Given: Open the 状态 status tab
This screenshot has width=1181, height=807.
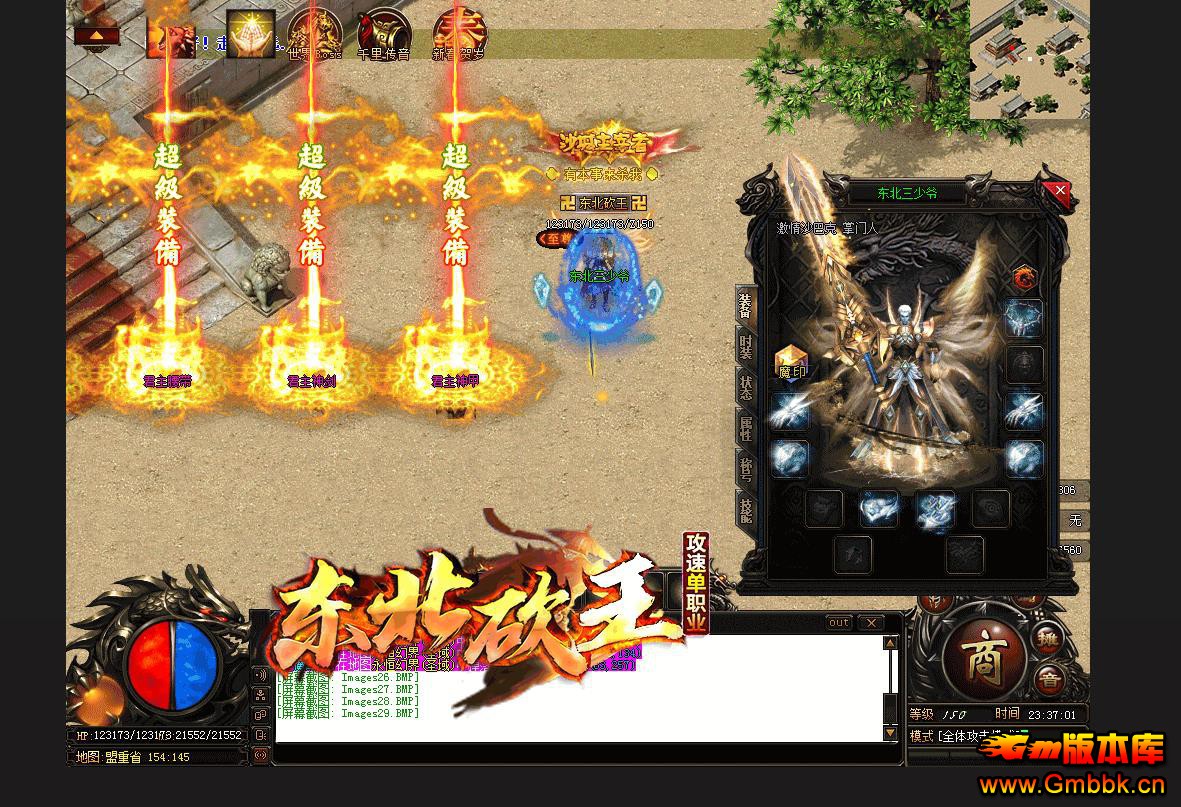Looking at the screenshot, I should (x=746, y=388).
